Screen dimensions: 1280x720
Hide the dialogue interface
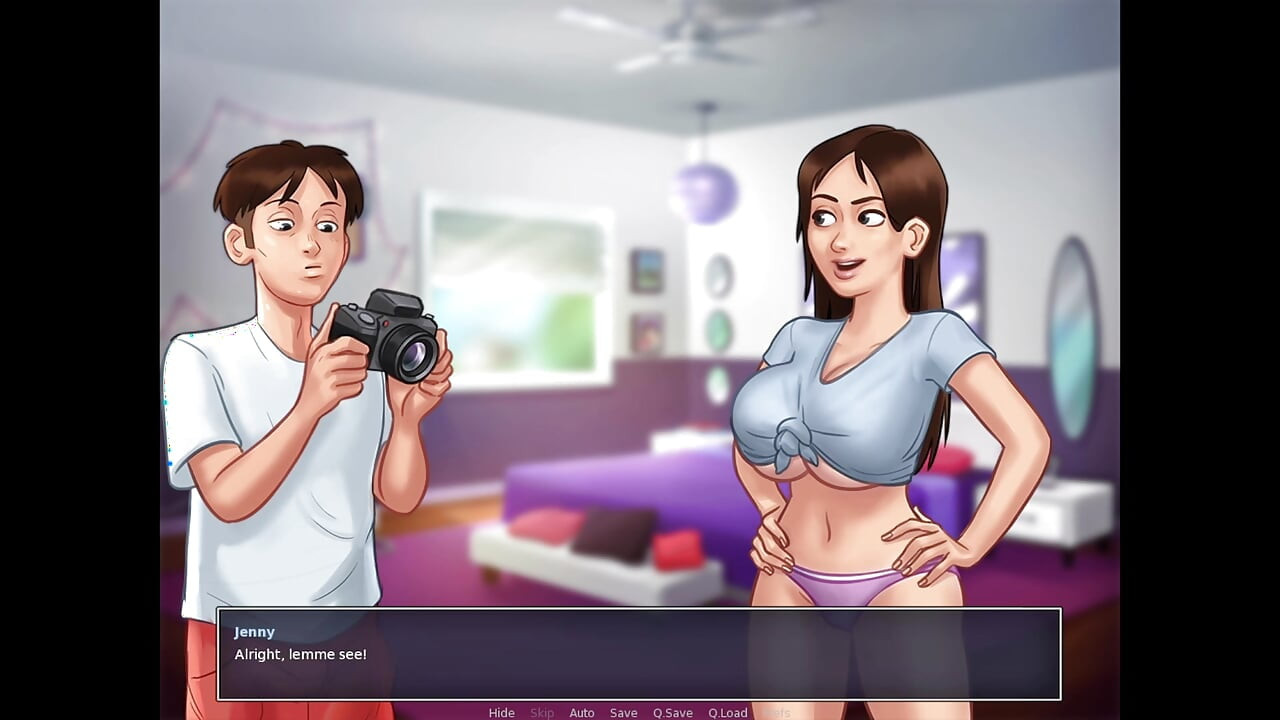[x=501, y=712]
